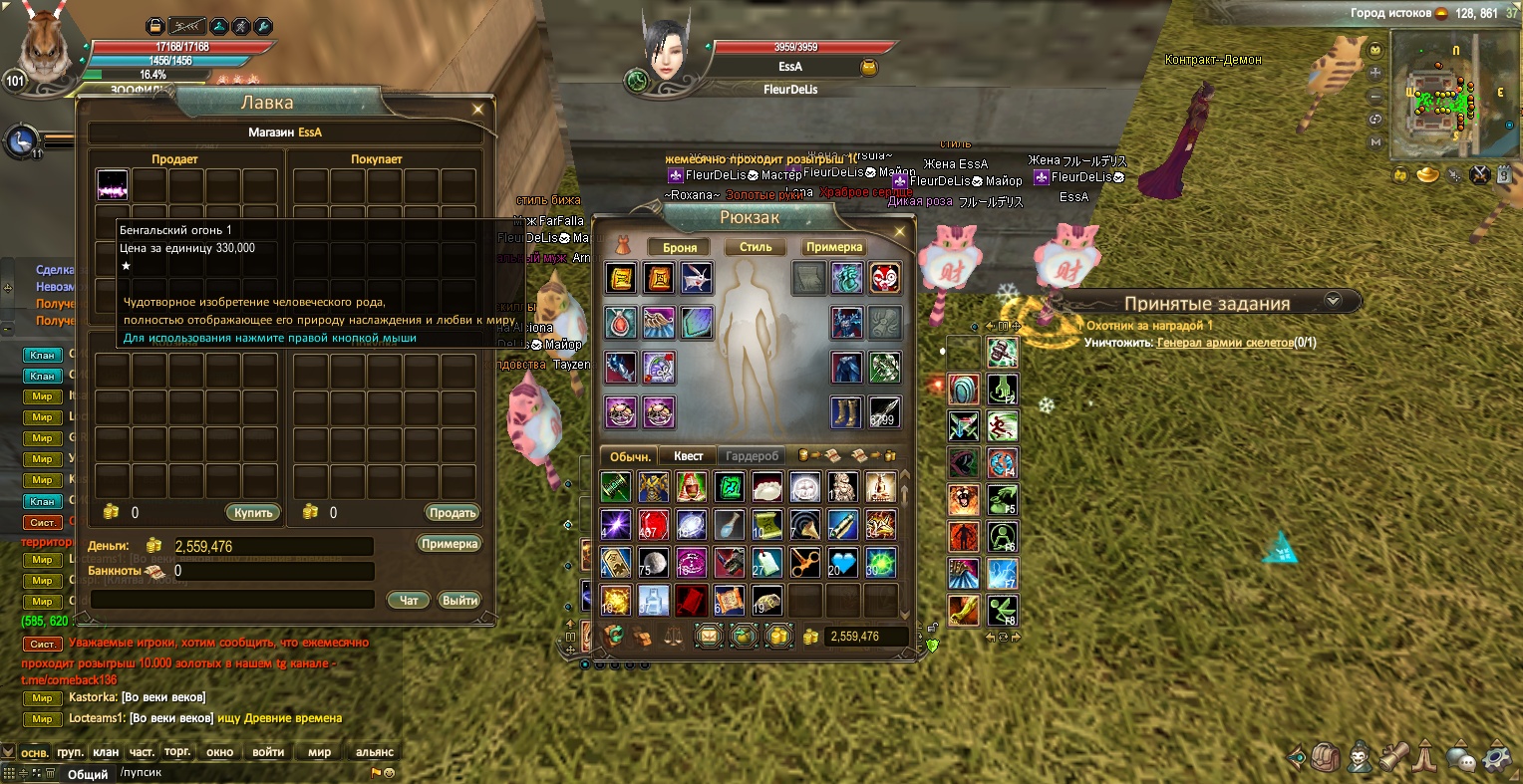Image resolution: width=1523 pixels, height=784 pixels.
Task: Open the Гардероб inventory tab
Action: [752, 455]
